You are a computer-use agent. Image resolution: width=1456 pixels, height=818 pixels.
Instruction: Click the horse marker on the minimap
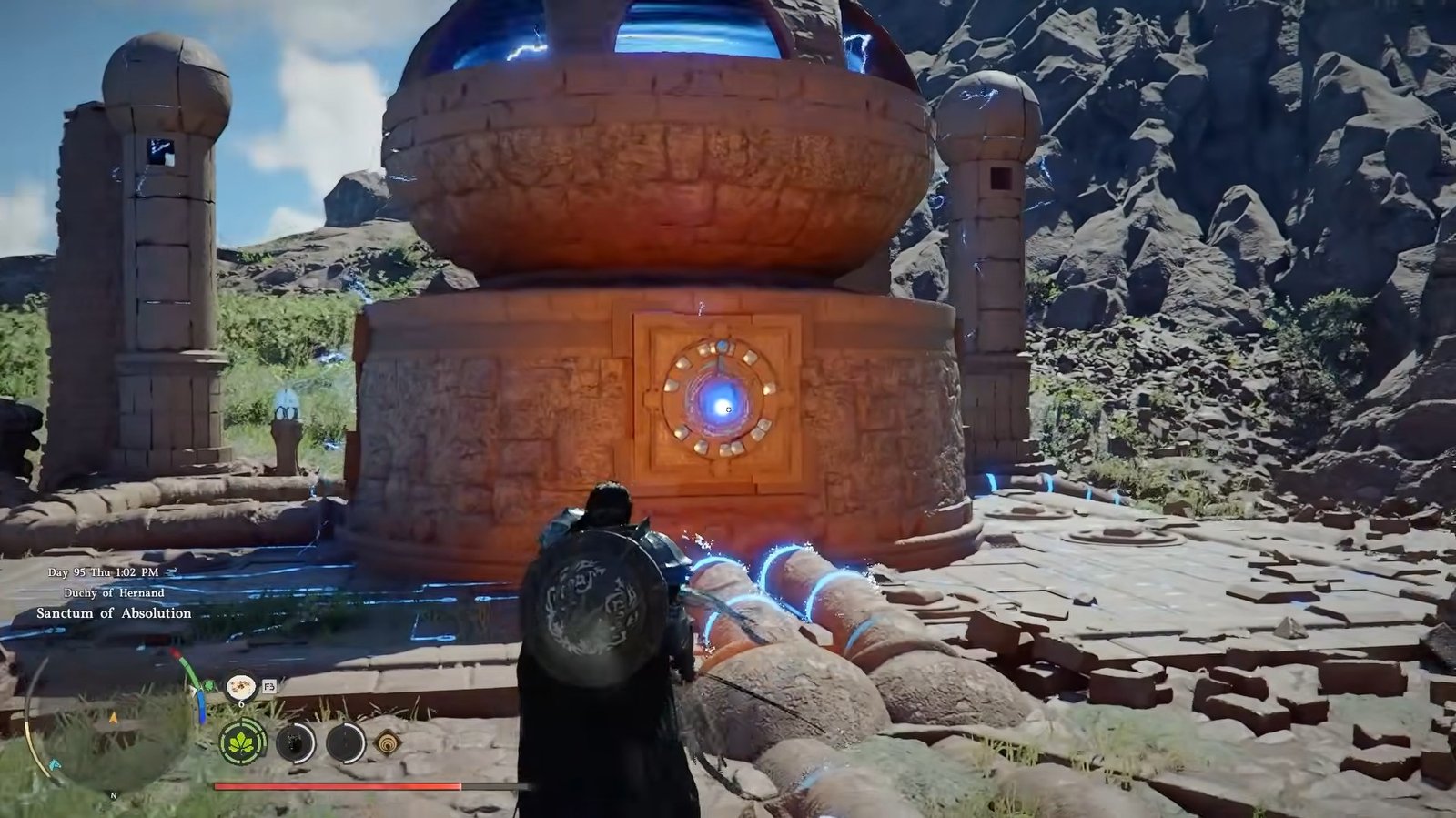click(x=56, y=762)
